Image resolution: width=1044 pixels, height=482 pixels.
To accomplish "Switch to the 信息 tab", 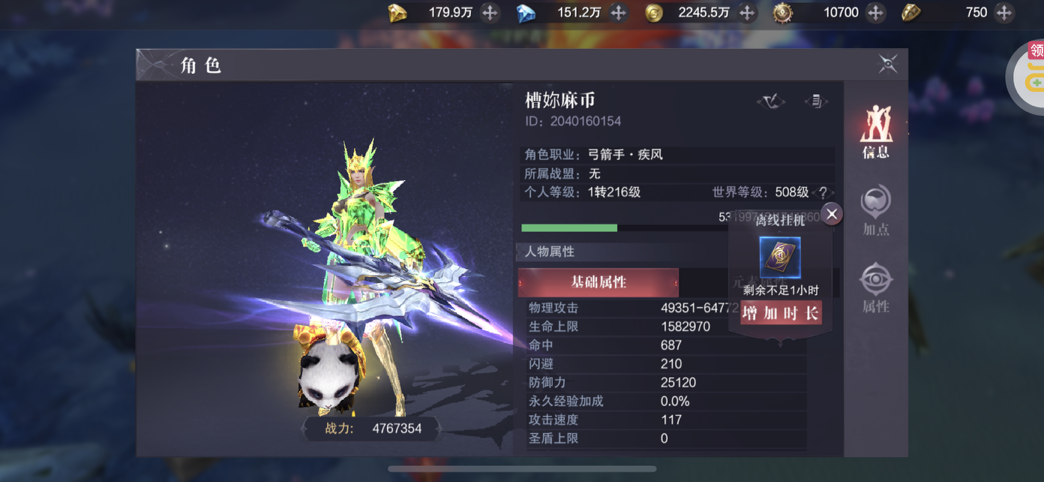I will tap(876, 133).
